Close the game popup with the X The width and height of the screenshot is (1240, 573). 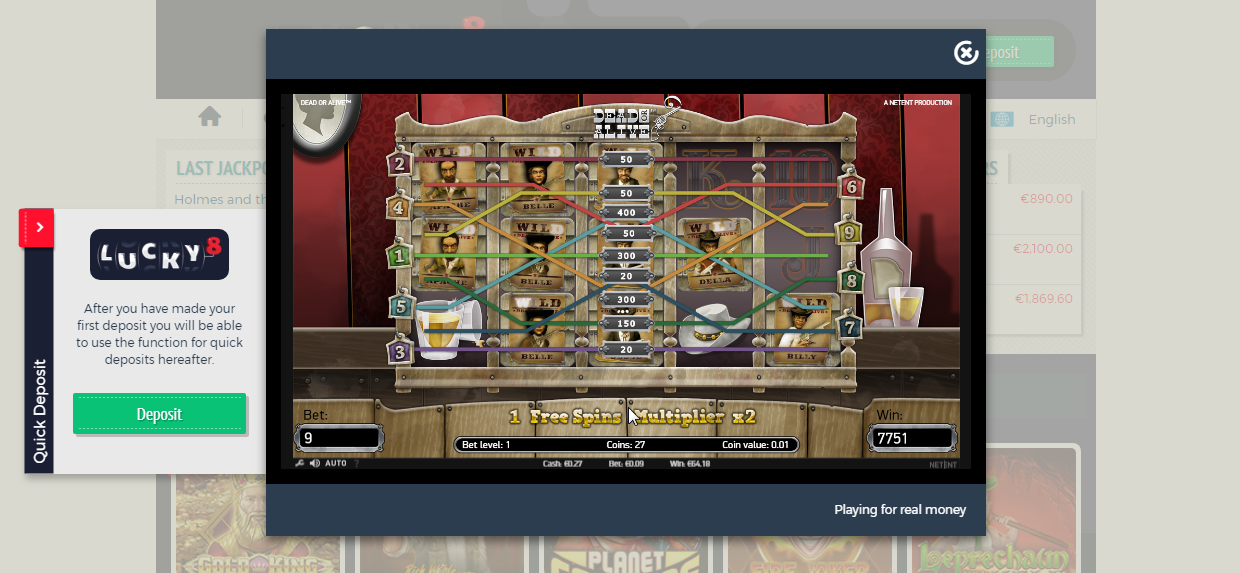click(966, 53)
